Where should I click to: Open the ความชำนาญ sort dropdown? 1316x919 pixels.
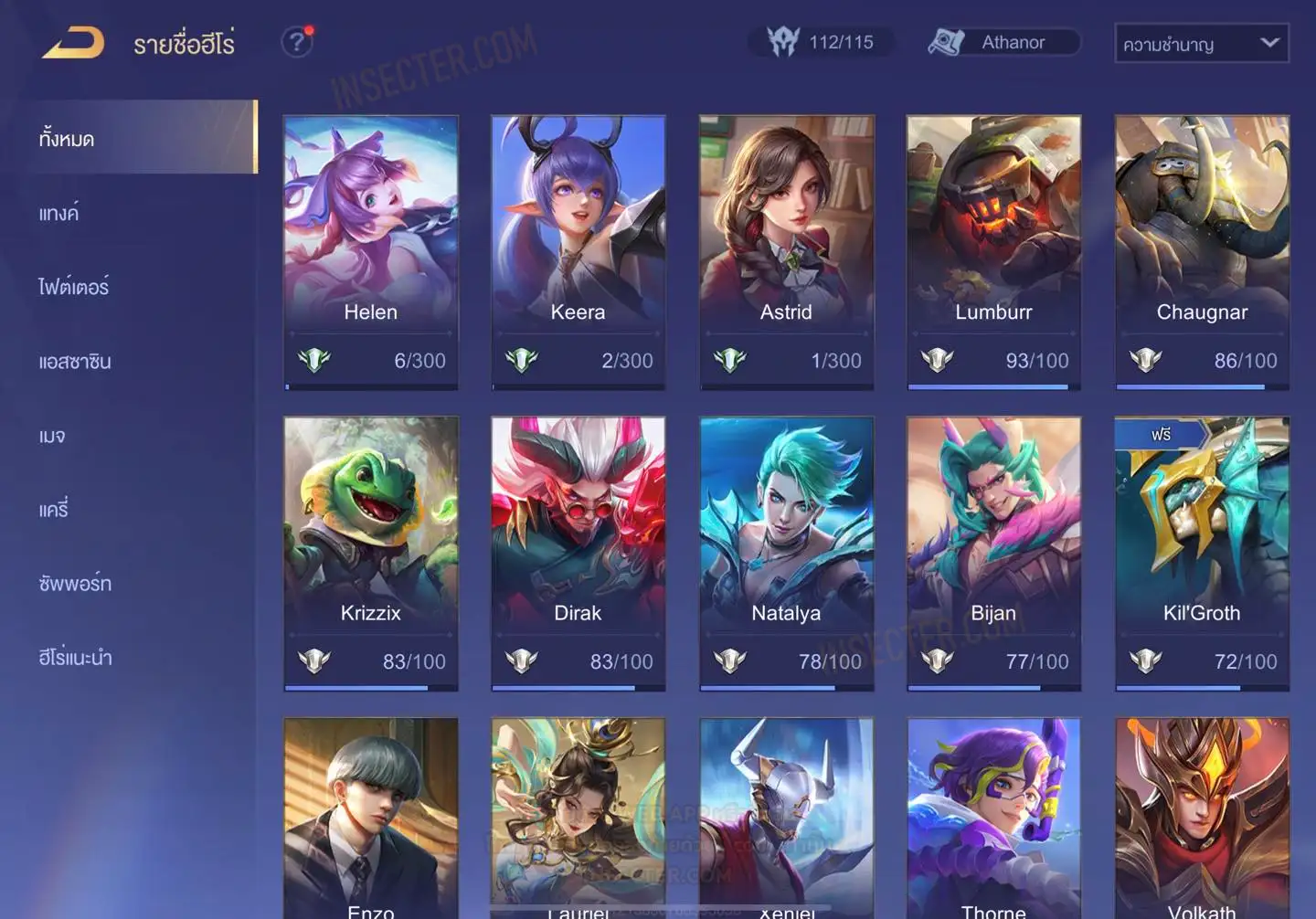coord(1201,43)
